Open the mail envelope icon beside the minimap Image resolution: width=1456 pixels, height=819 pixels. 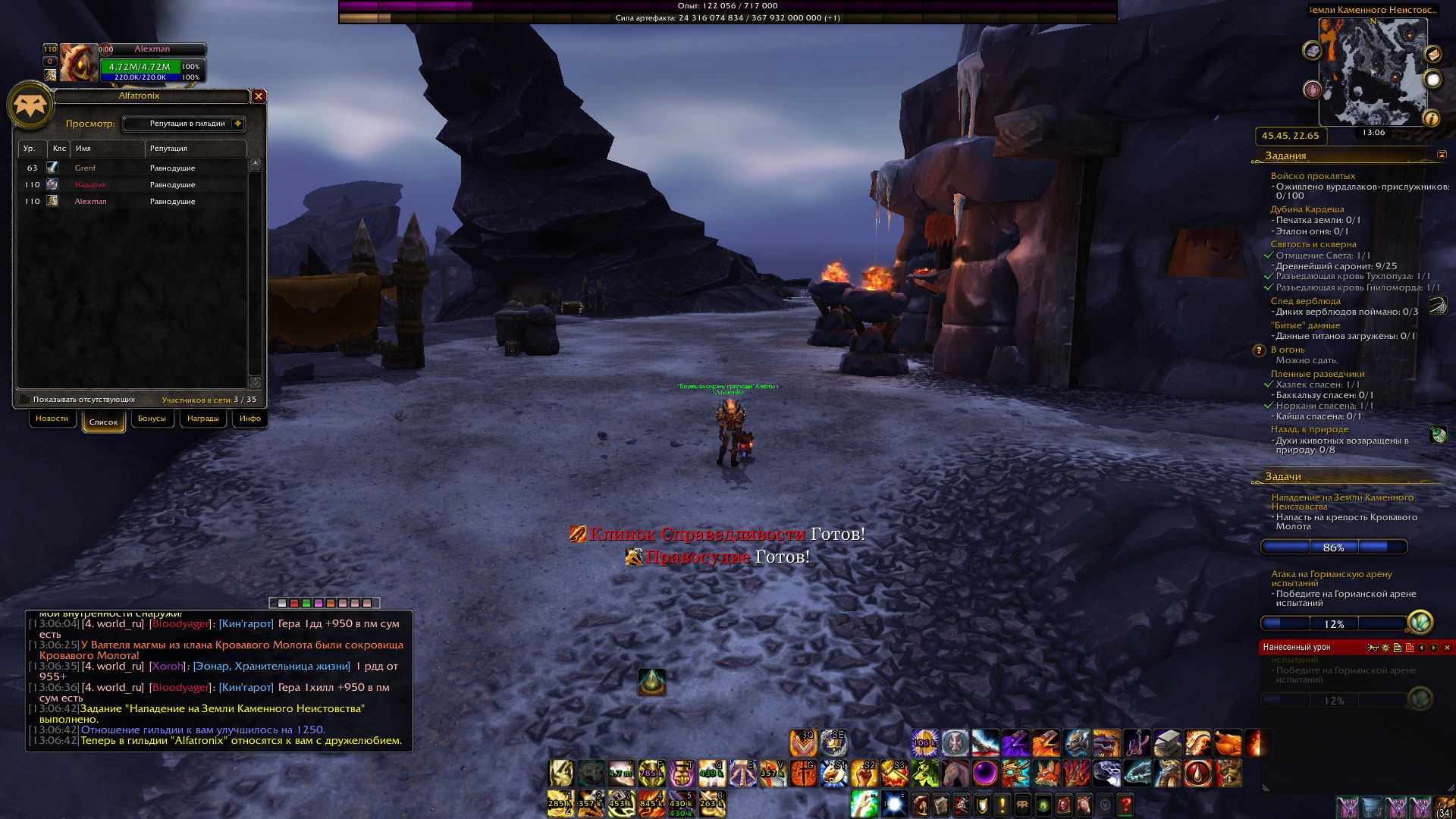(1432, 54)
